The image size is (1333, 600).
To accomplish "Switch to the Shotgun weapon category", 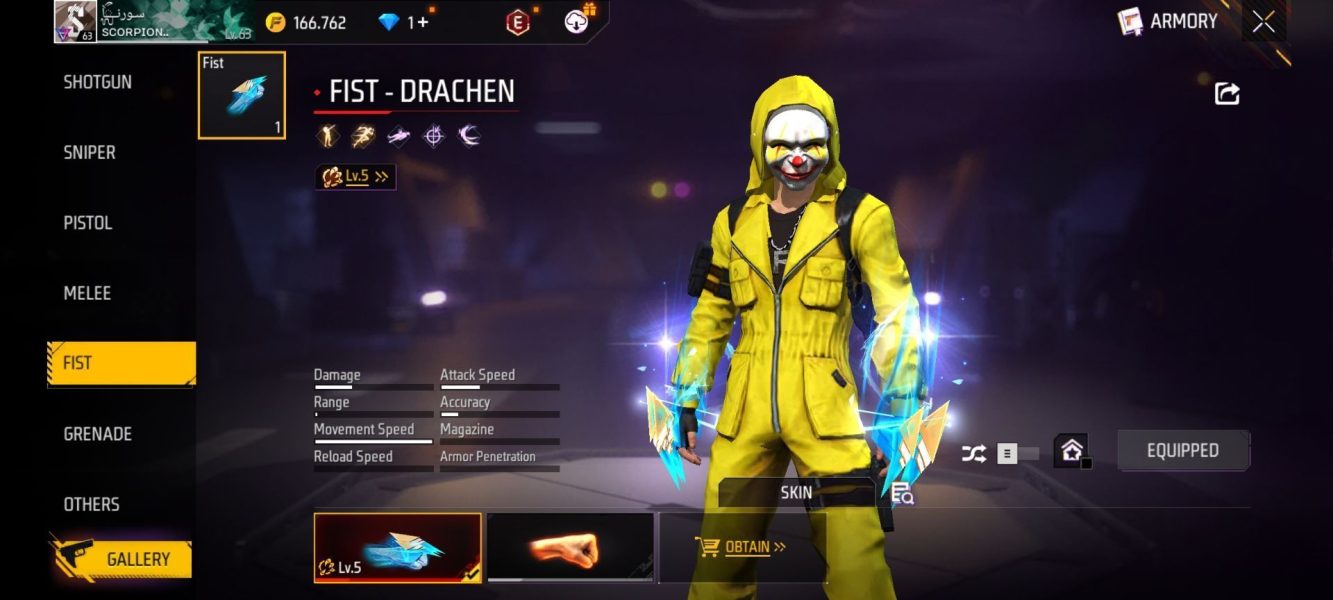I will click(98, 82).
